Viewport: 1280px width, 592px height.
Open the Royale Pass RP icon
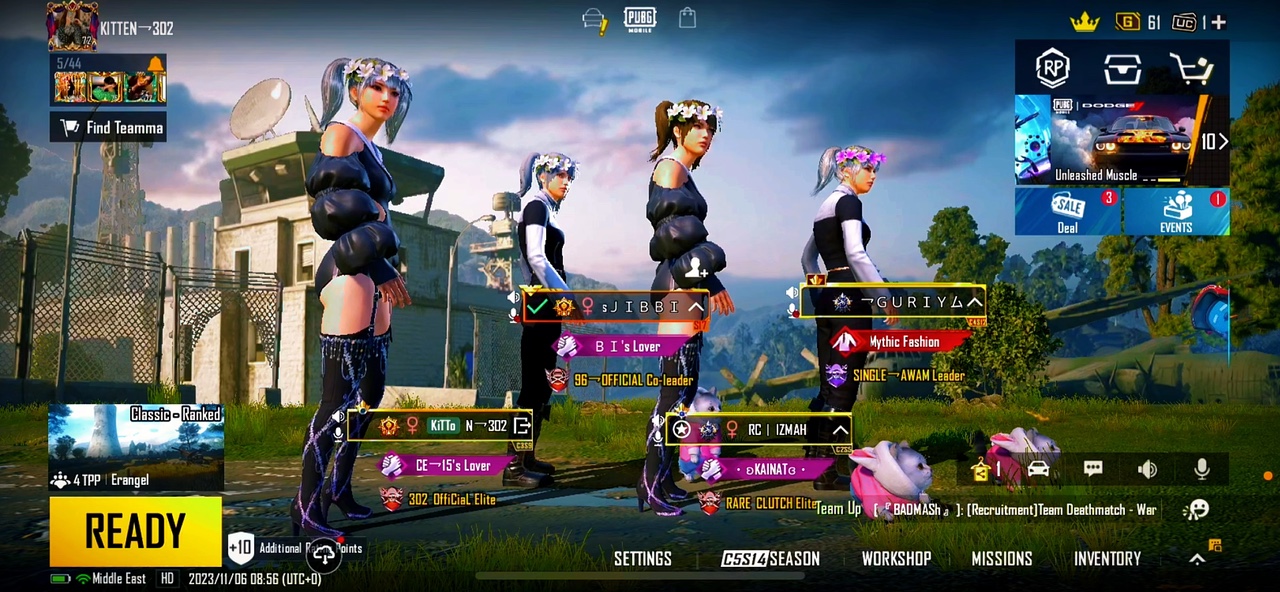point(1052,68)
